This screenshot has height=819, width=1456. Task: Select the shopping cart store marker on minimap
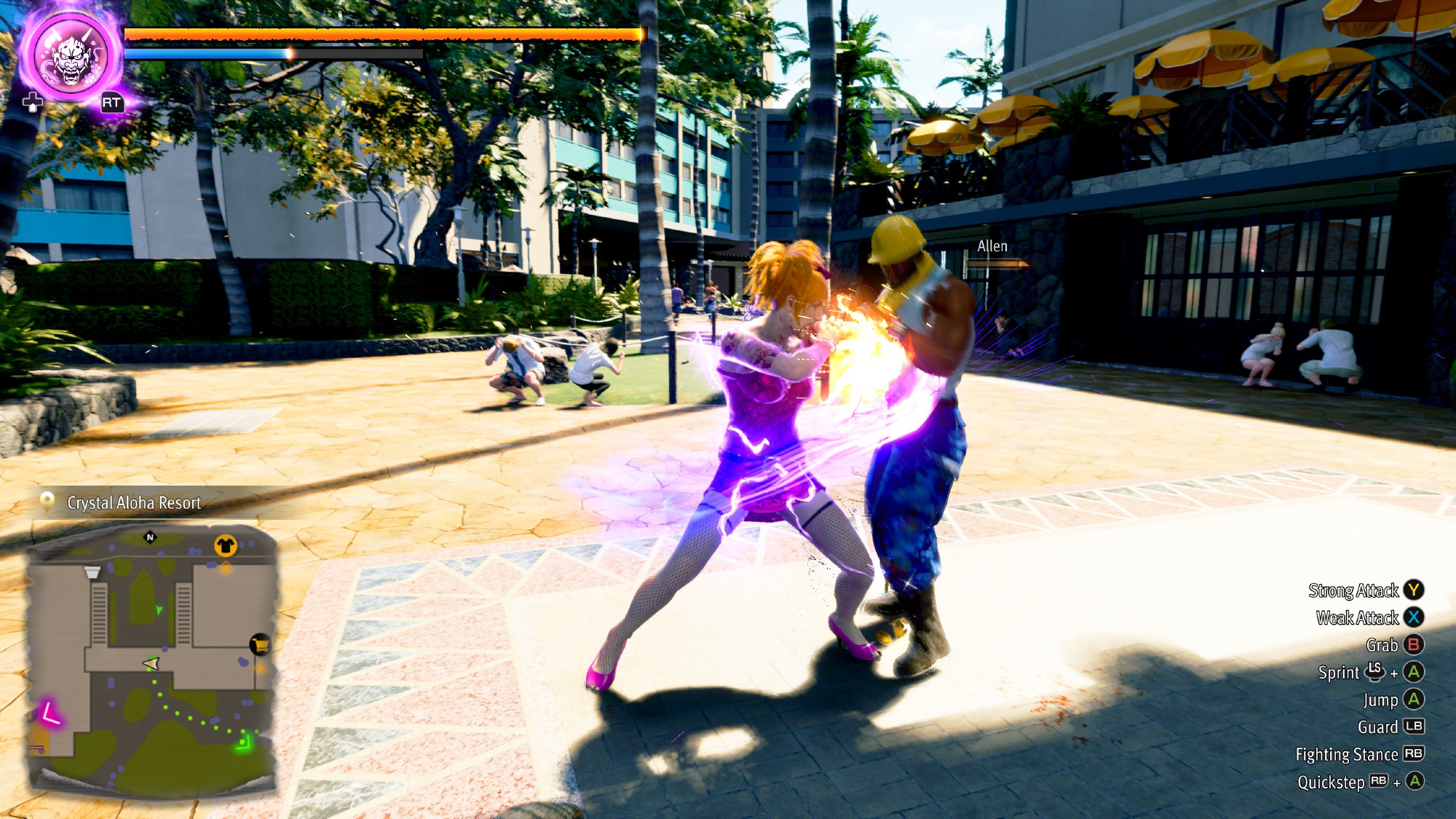pyautogui.click(x=260, y=644)
